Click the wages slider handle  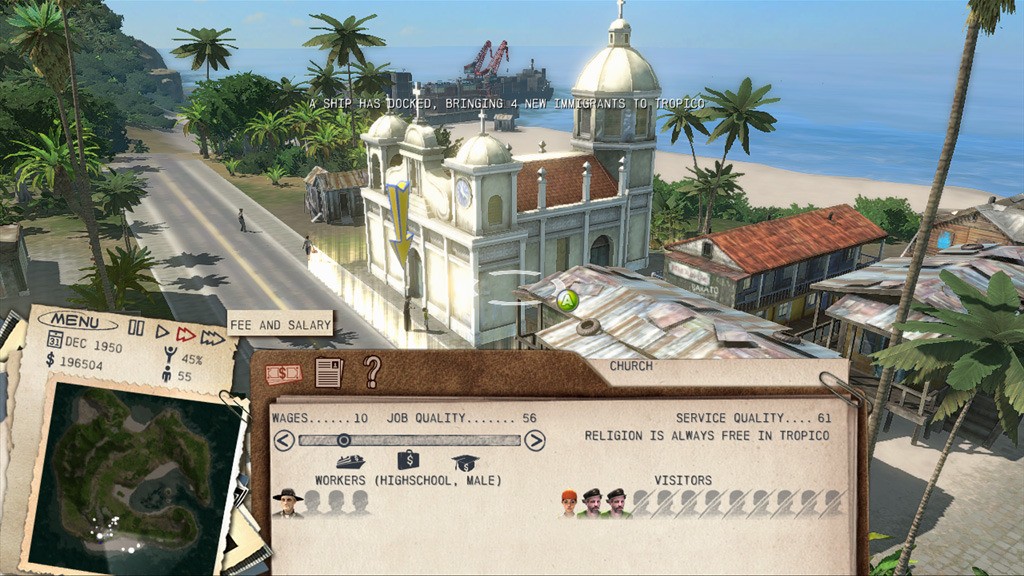tap(343, 440)
